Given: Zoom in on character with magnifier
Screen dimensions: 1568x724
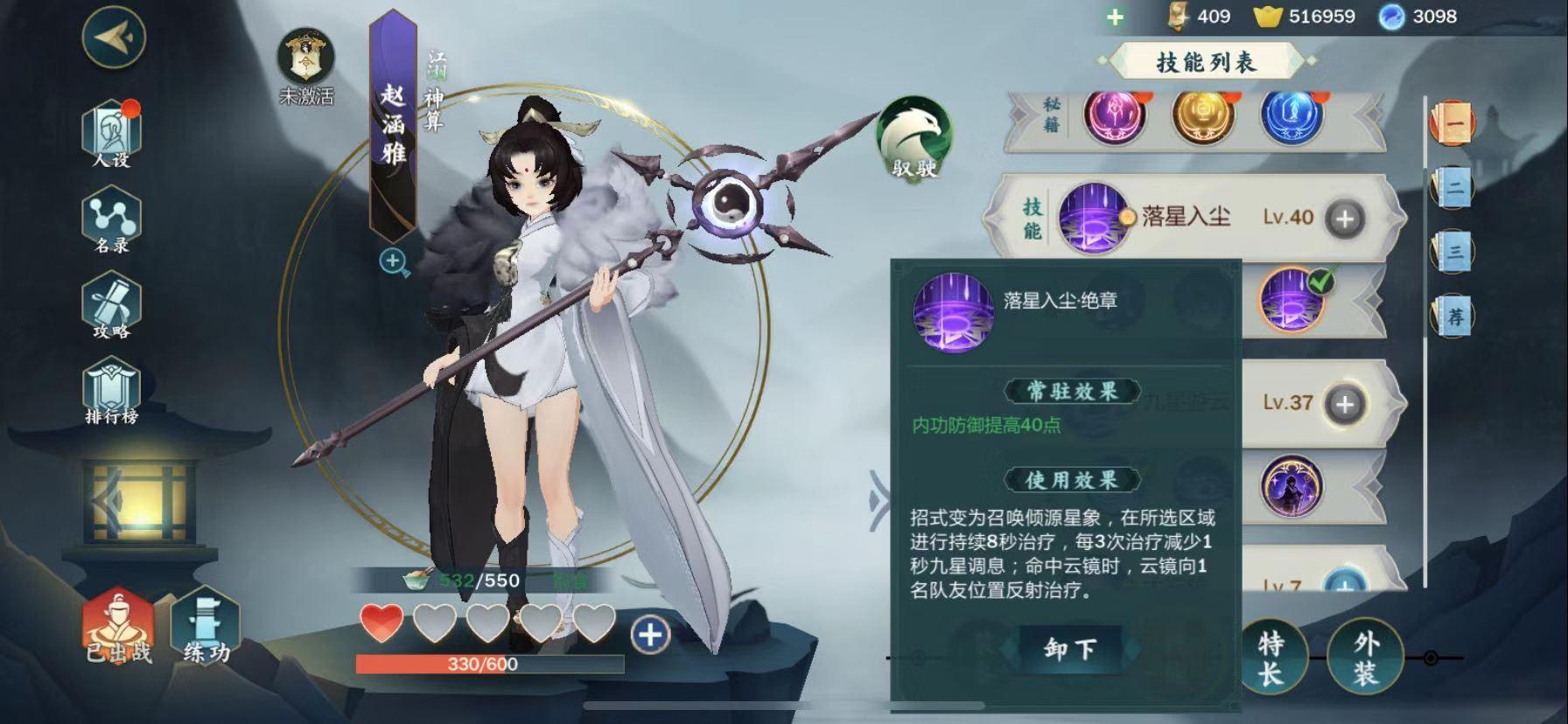Looking at the screenshot, I should (x=394, y=261).
